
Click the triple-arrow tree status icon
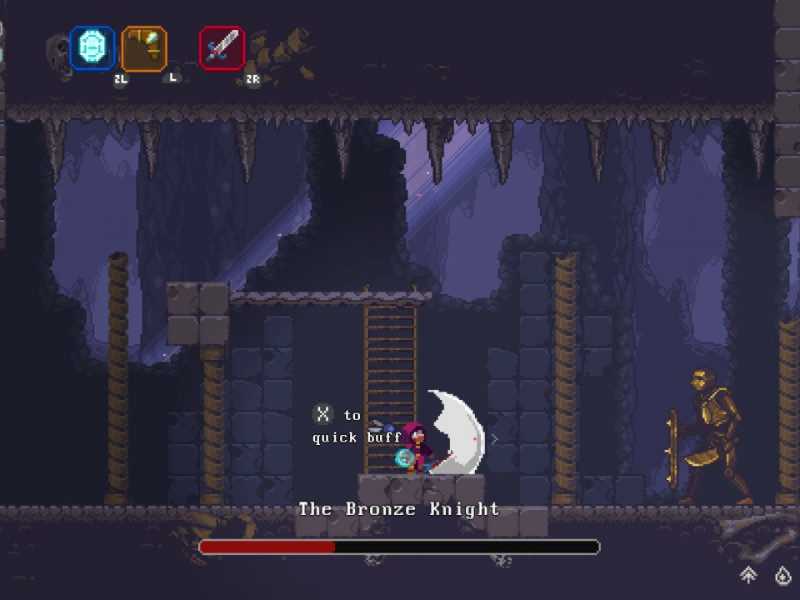pos(748,575)
